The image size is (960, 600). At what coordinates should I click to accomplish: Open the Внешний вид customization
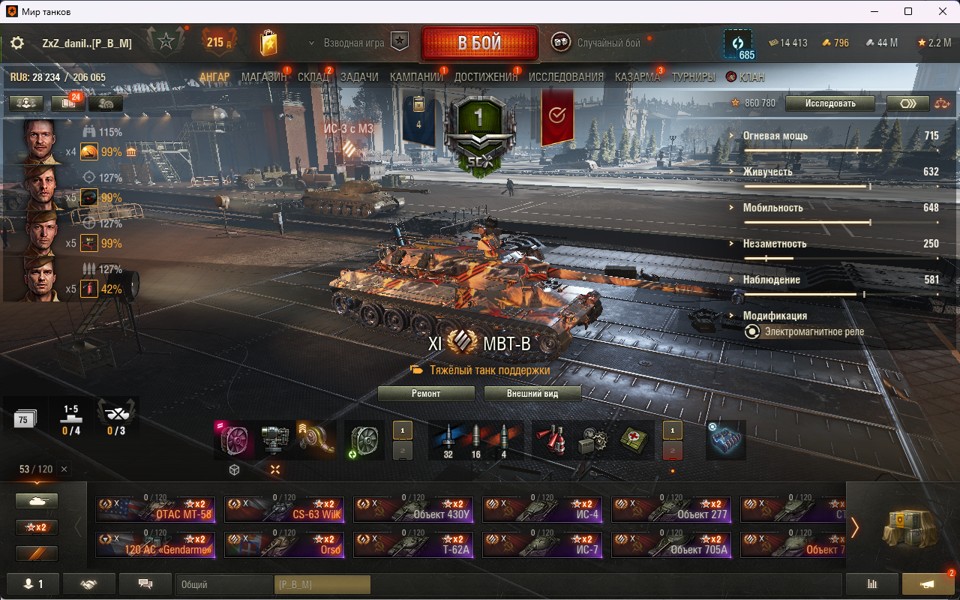coord(533,393)
